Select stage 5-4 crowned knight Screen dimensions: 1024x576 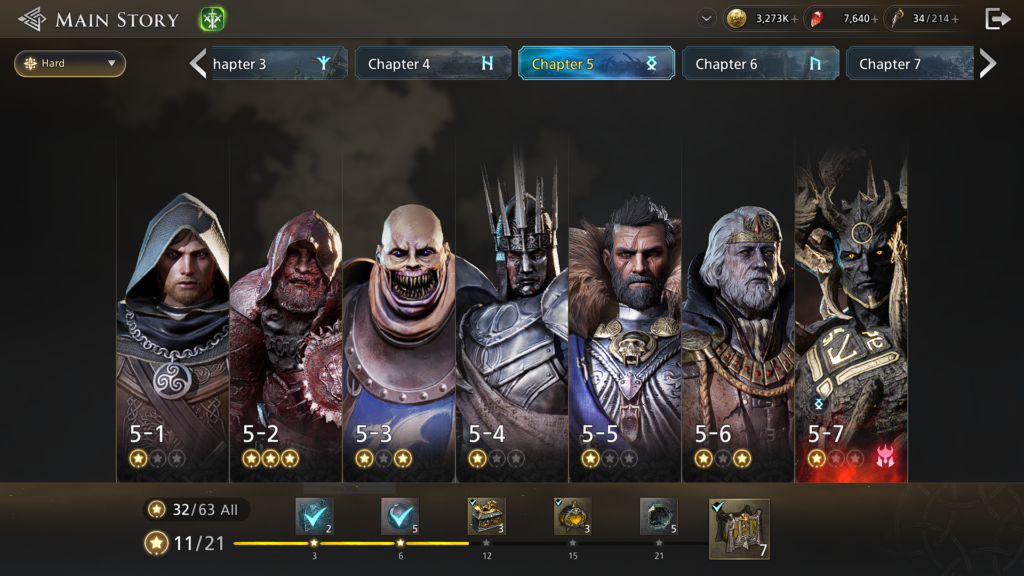(x=511, y=310)
